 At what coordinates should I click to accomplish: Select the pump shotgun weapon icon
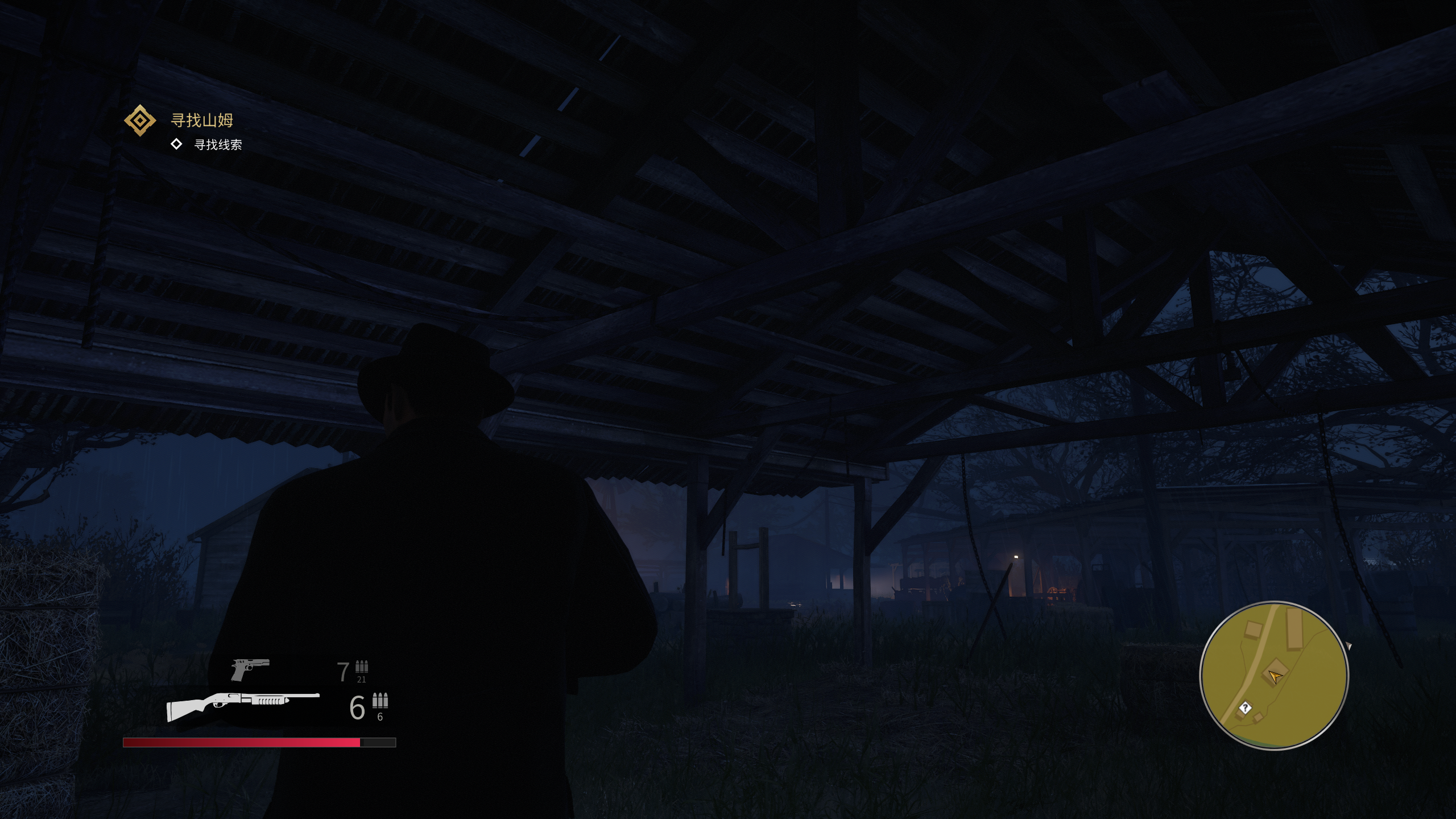click(243, 706)
